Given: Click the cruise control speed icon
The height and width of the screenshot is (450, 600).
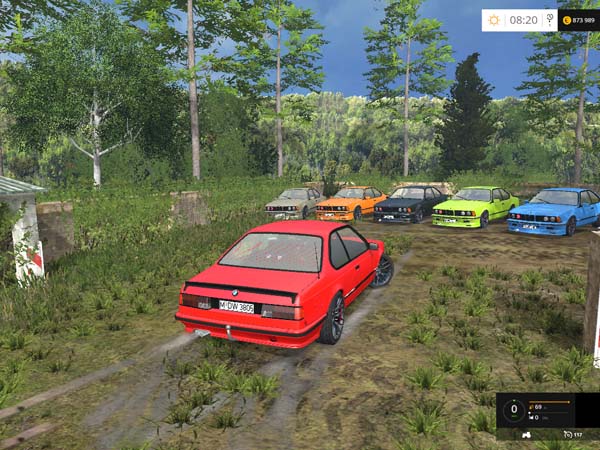Looking at the screenshot, I should coord(567,435).
